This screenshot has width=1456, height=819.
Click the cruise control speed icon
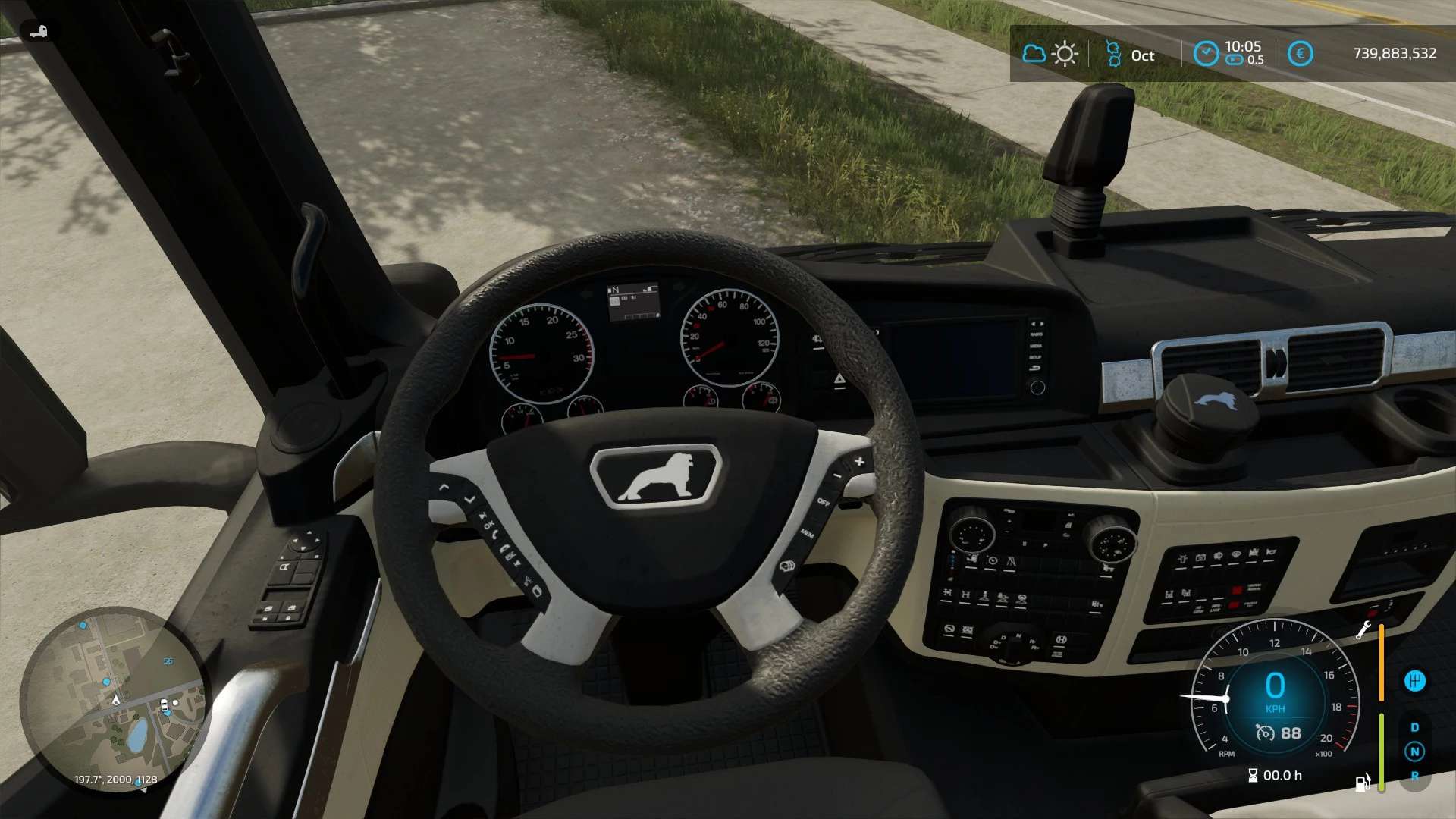(x=1265, y=733)
